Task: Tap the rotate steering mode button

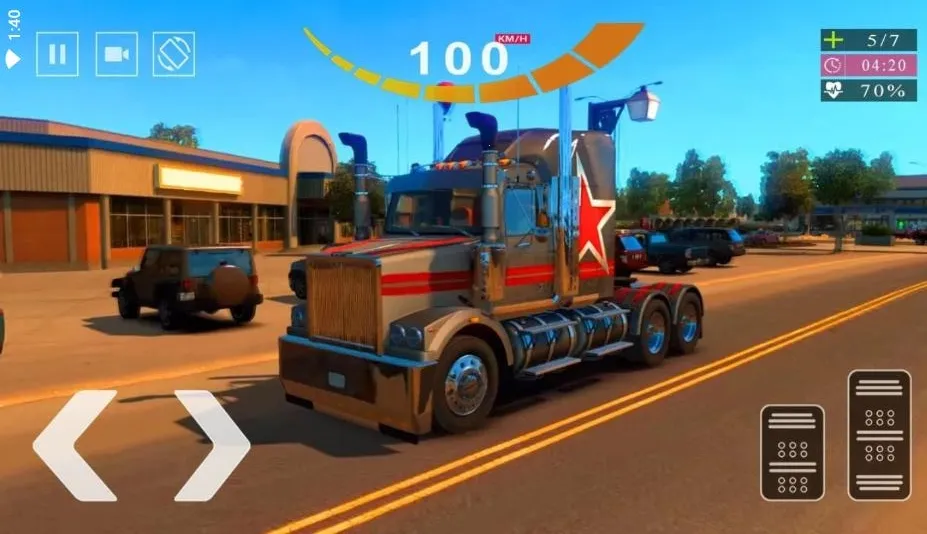Action: [173, 54]
